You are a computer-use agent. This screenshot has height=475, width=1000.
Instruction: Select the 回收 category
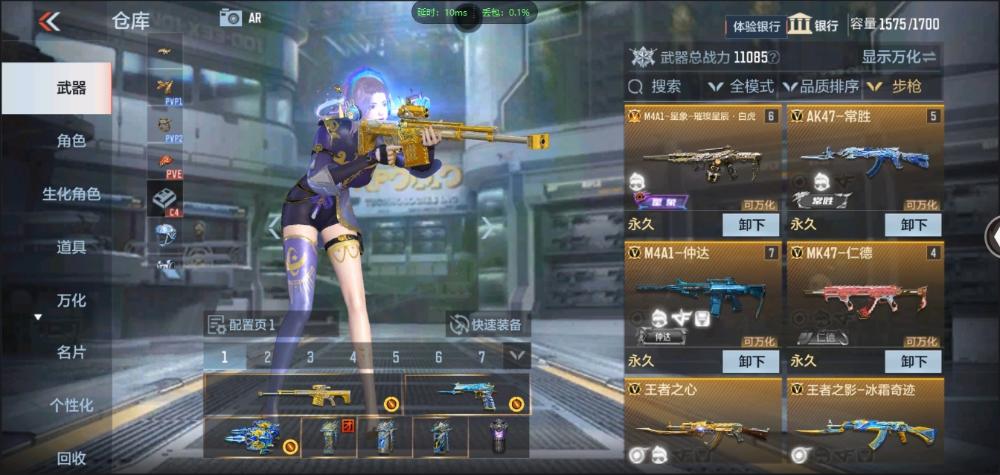(70, 458)
